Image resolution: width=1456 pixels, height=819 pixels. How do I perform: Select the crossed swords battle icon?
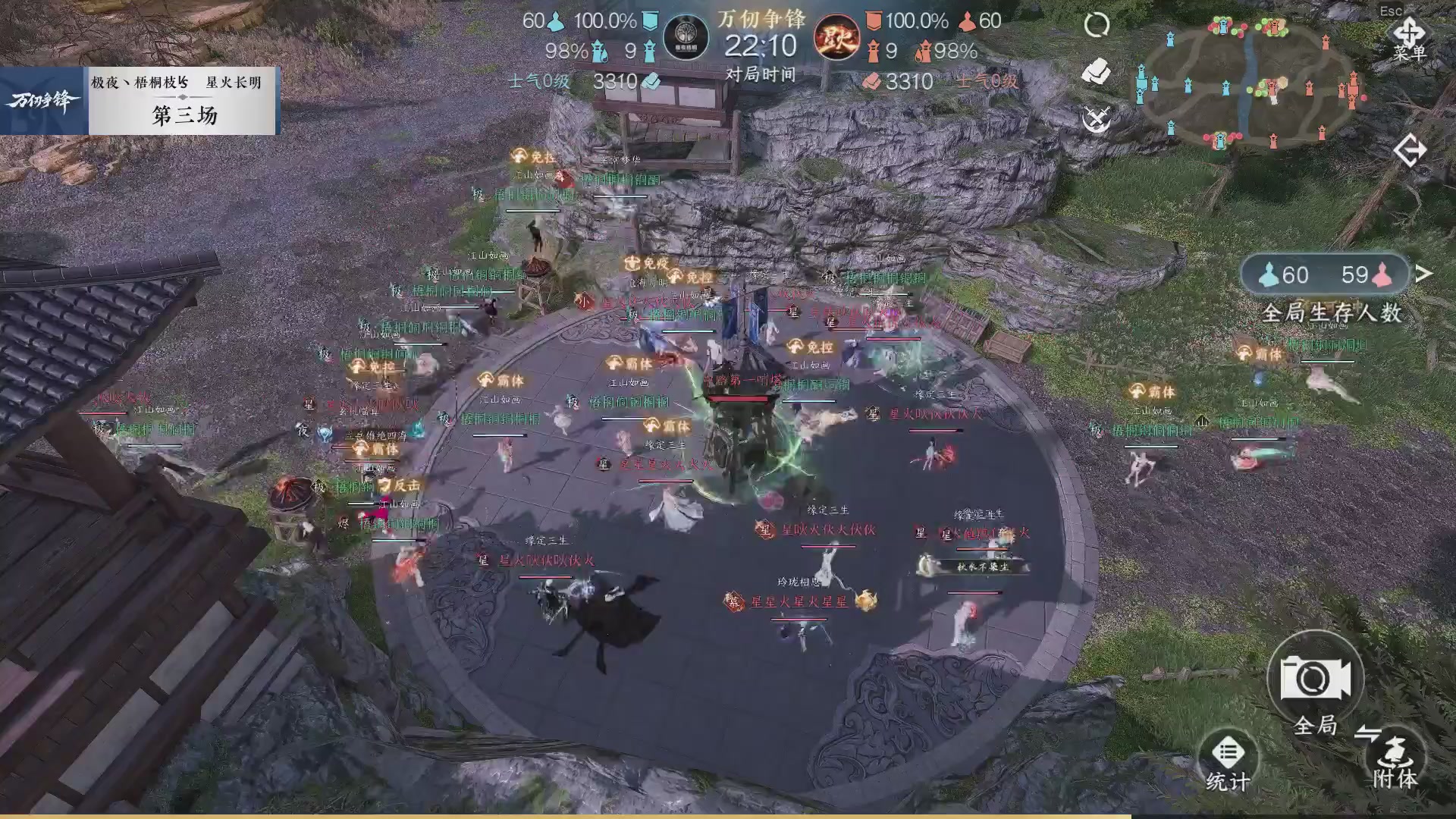pyautogui.click(x=1096, y=118)
